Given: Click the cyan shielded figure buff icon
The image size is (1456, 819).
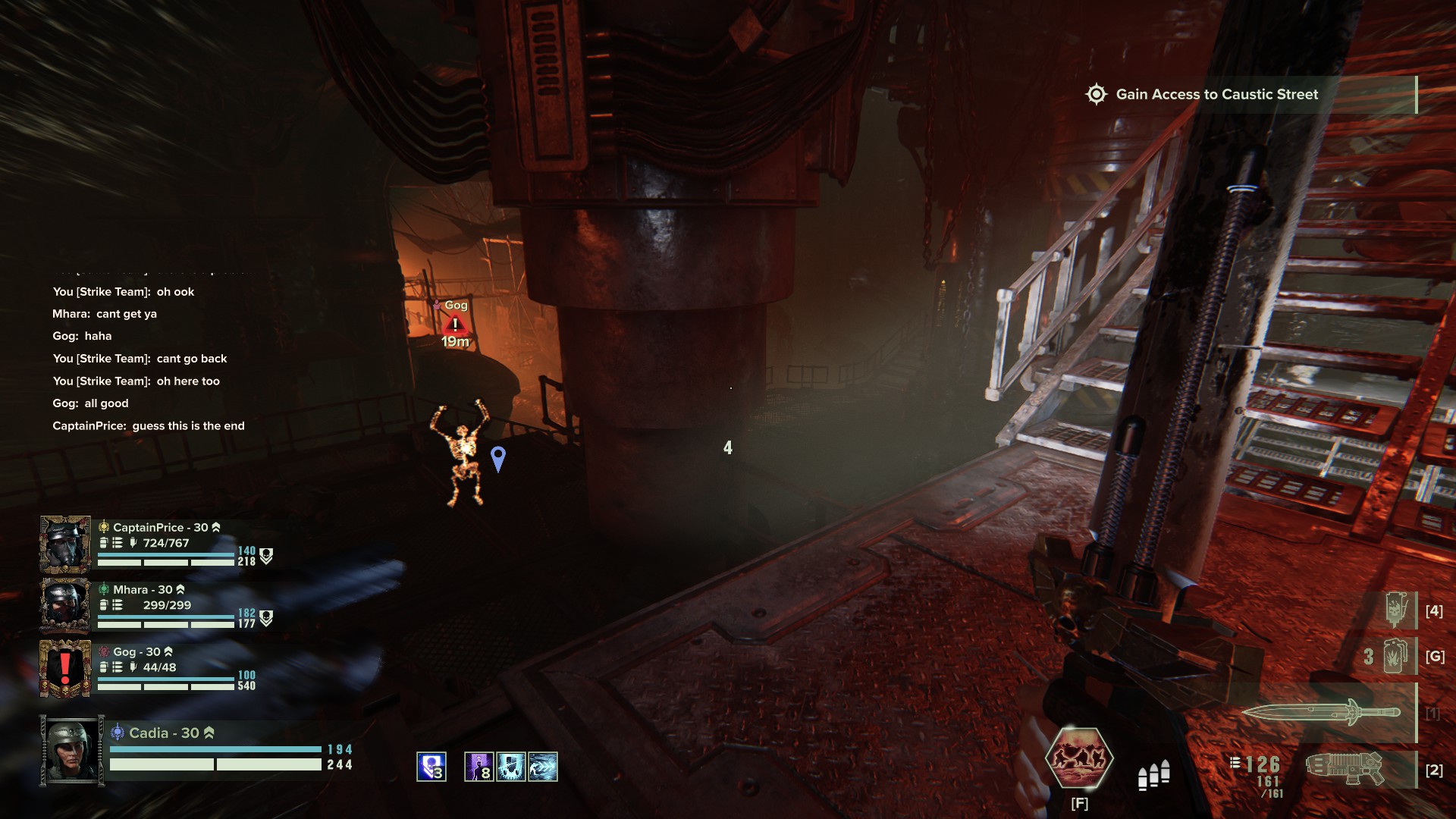Looking at the screenshot, I should [x=511, y=767].
